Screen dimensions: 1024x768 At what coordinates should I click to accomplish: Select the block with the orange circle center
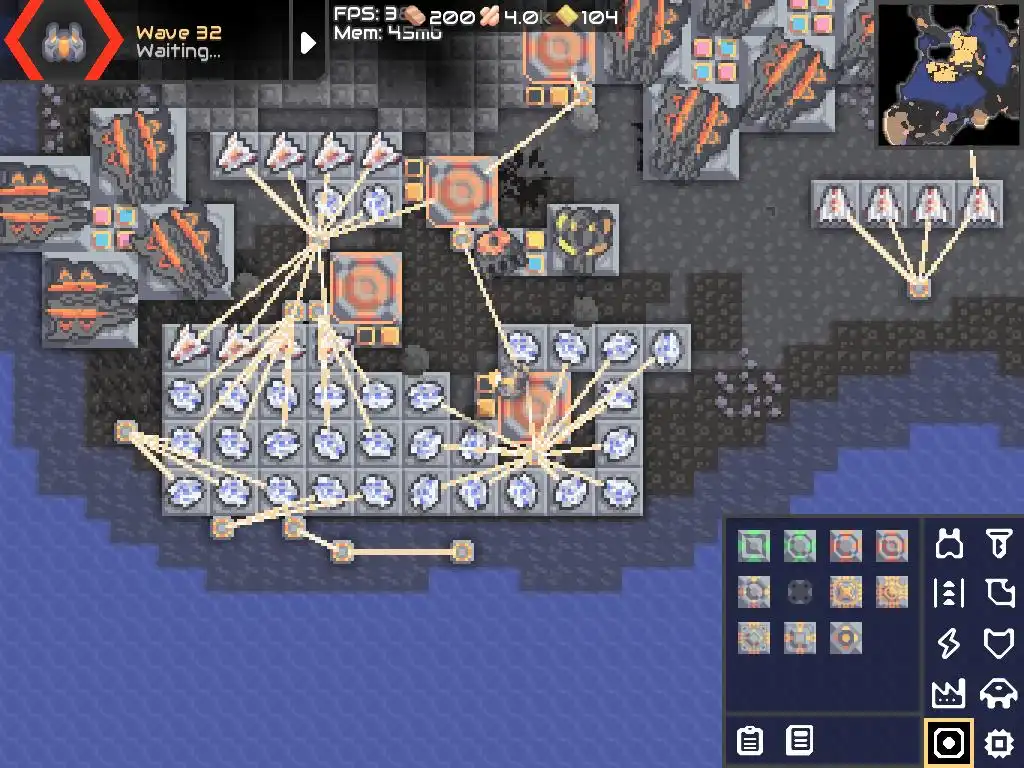point(845,638)
